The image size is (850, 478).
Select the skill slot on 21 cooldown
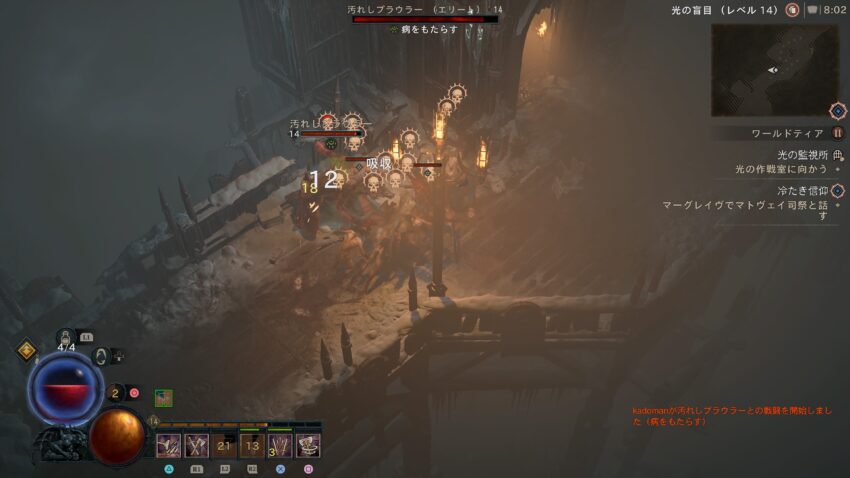coord(225,445)
